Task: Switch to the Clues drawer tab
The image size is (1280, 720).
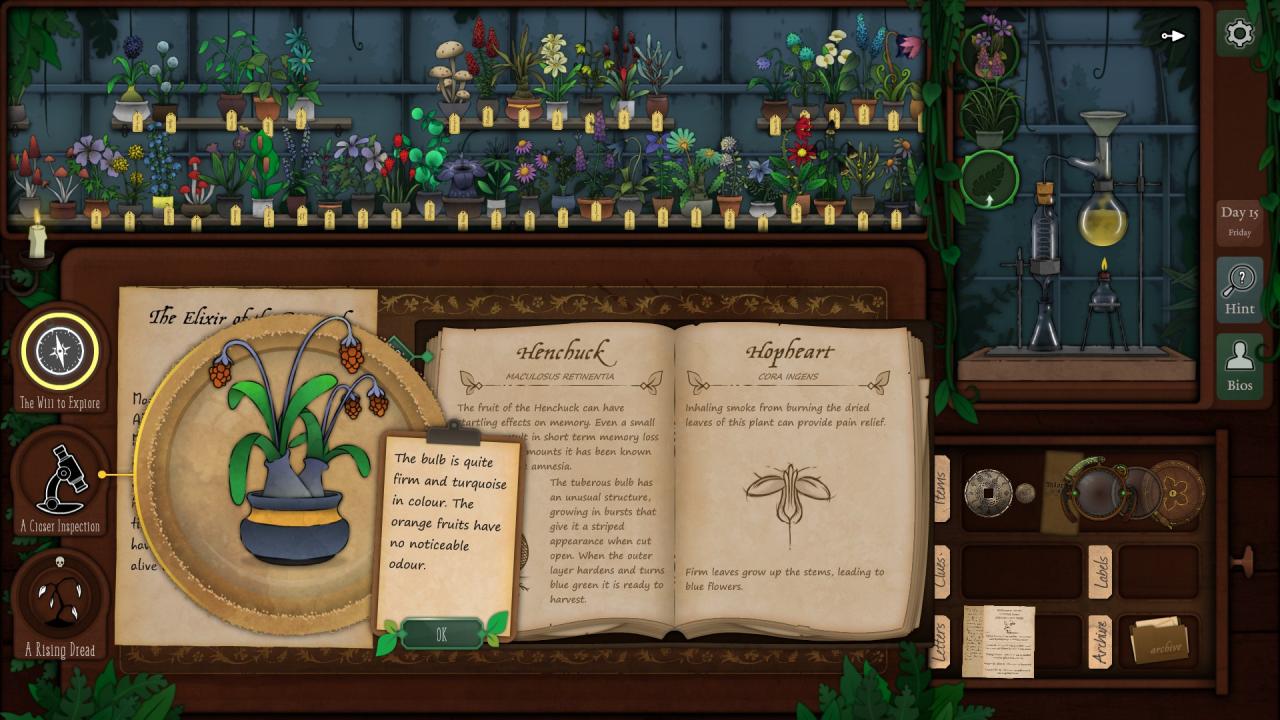Action: 941,571
